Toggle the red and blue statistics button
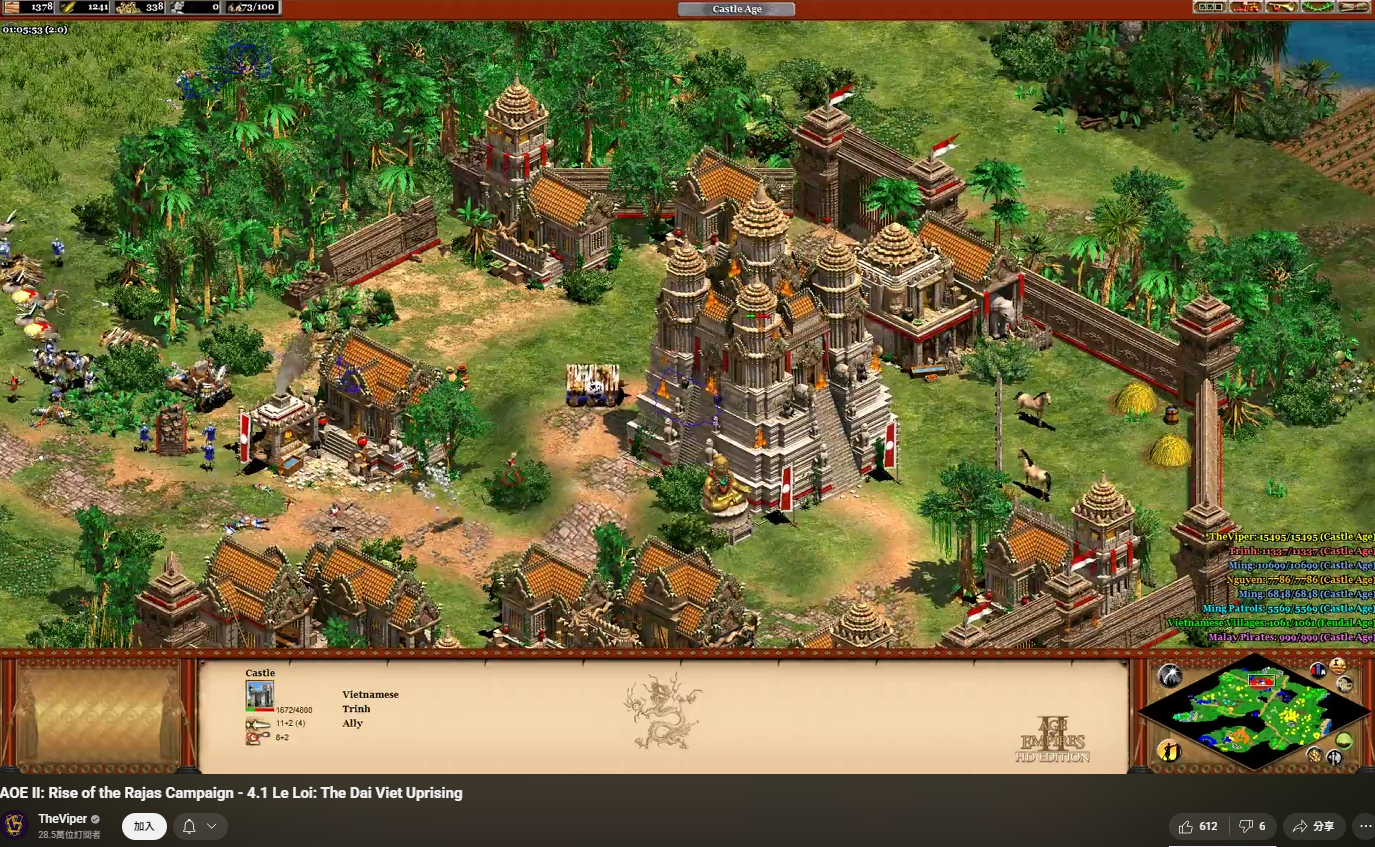 pyautogui.click(x=1319, y=669)
